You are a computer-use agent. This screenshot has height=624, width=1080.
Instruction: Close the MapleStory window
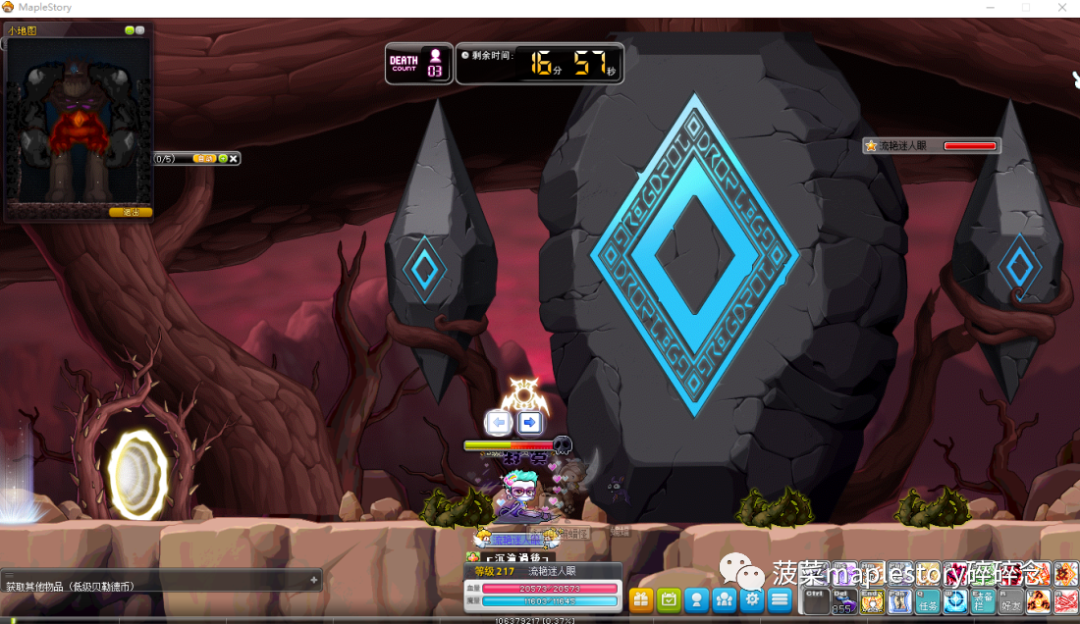1060,8
